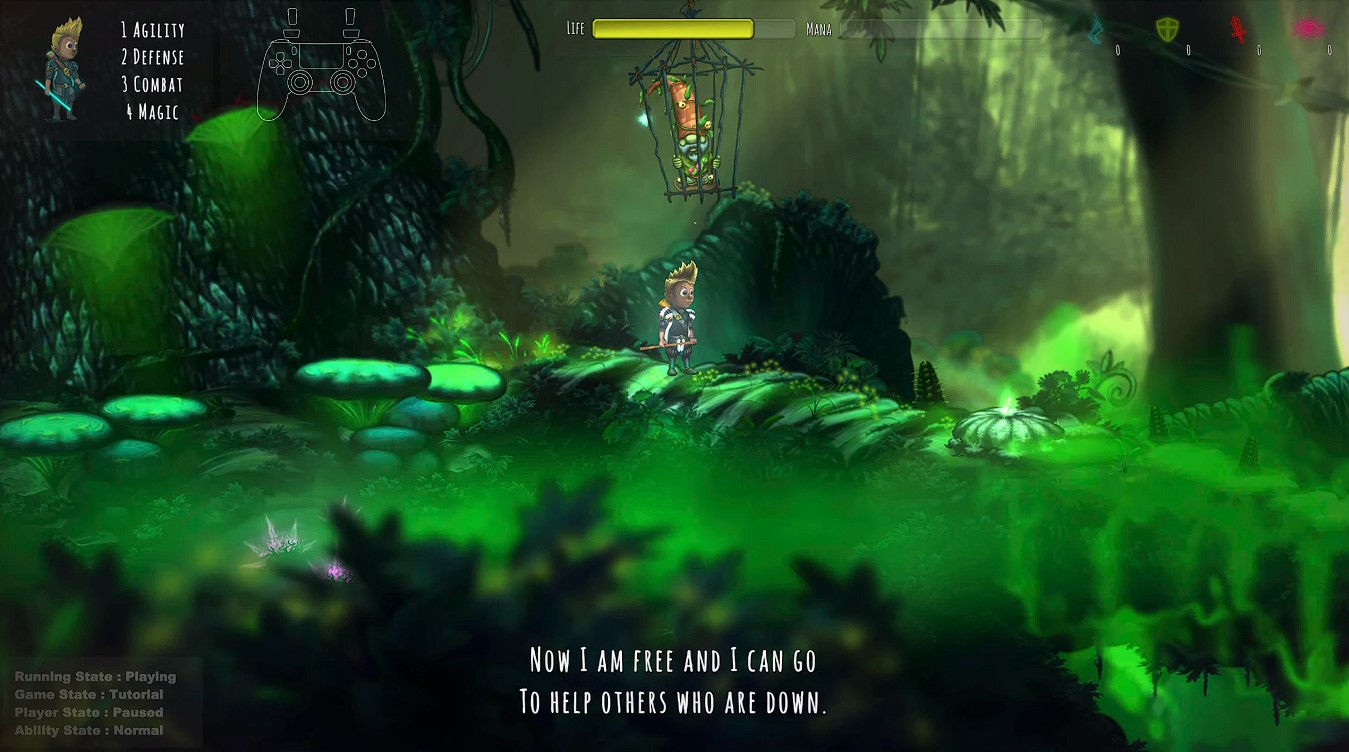Activate the 4 Magic ability entry
Viewport: 1349px width, 752px height.
point(152,112)
